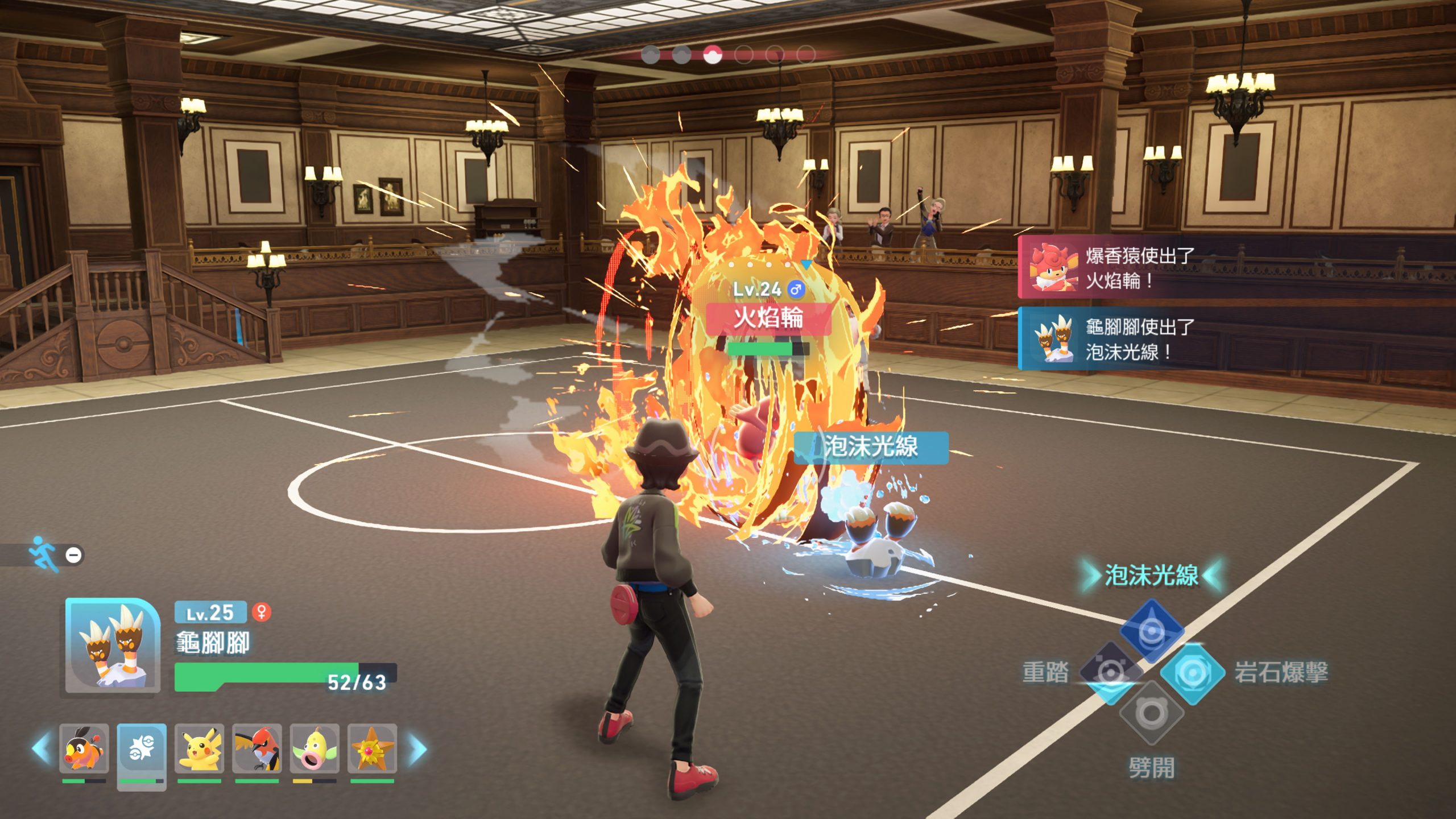This screenshot has height=819, width=1456.
Task: Click the left arrow of the party bar
Action: click(x=41, y=748)
